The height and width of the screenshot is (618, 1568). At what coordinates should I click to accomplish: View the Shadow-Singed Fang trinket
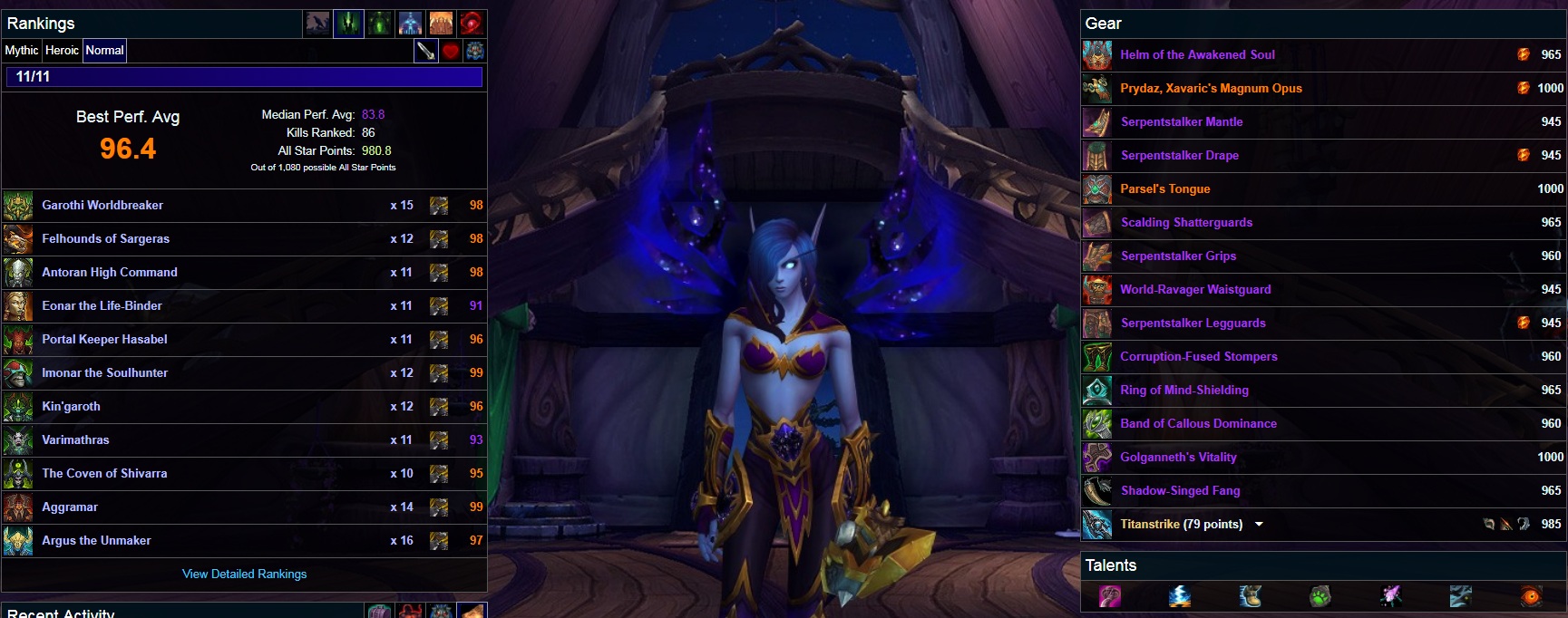pyautogui.click(x=1180, y=491)
